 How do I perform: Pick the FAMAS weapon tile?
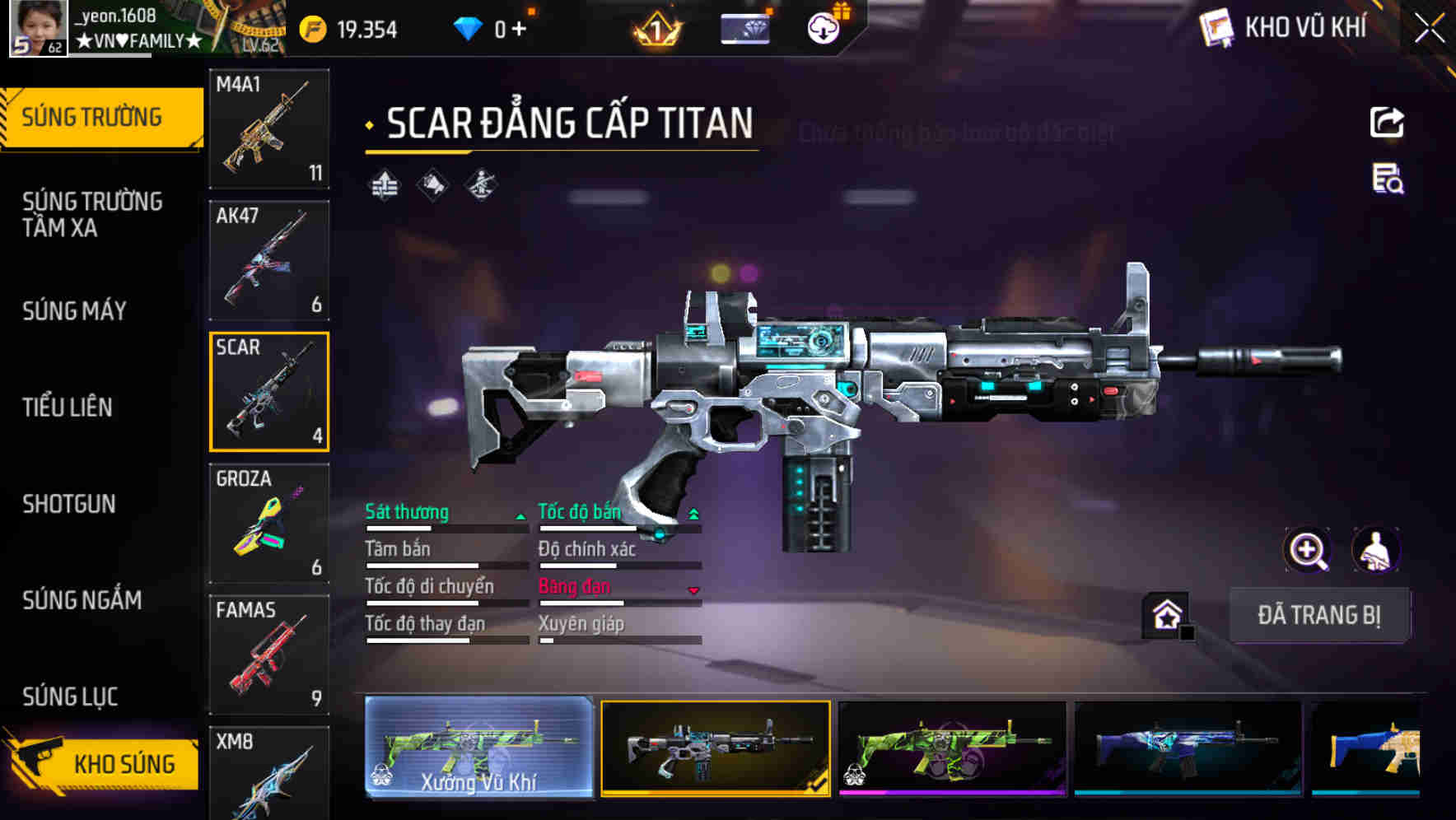(269, 655)
